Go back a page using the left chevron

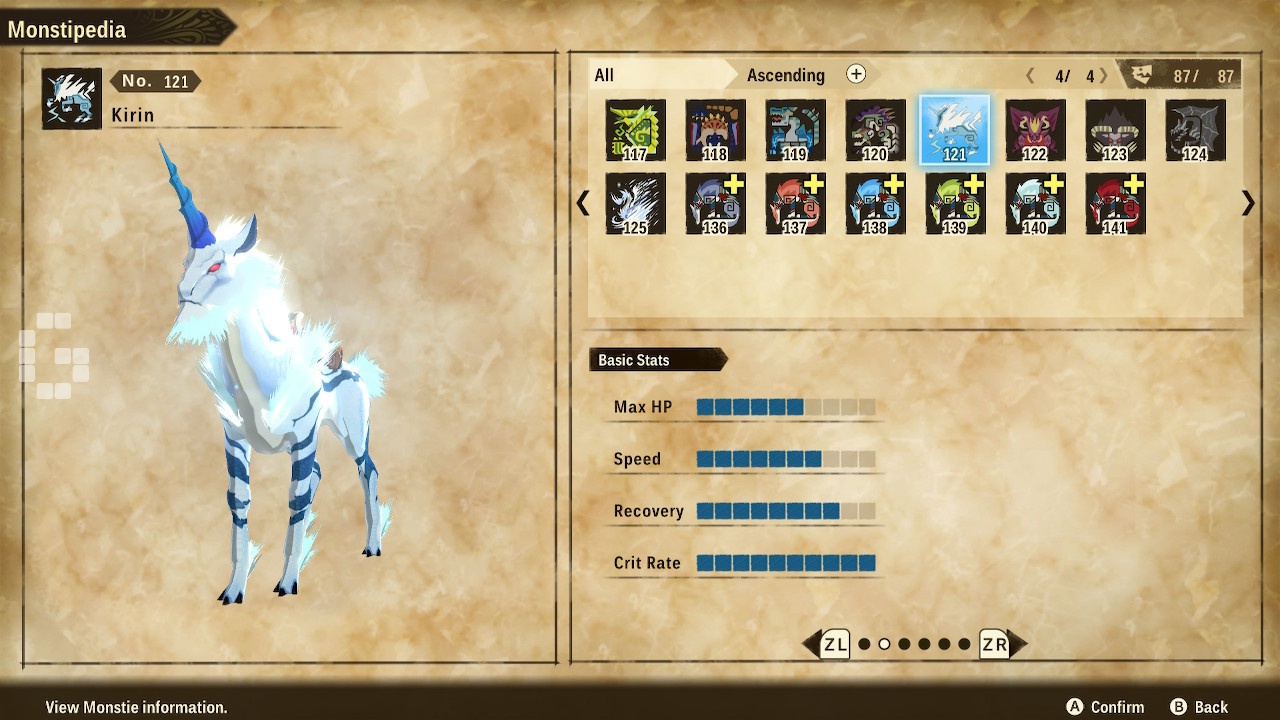coord(583,203)
